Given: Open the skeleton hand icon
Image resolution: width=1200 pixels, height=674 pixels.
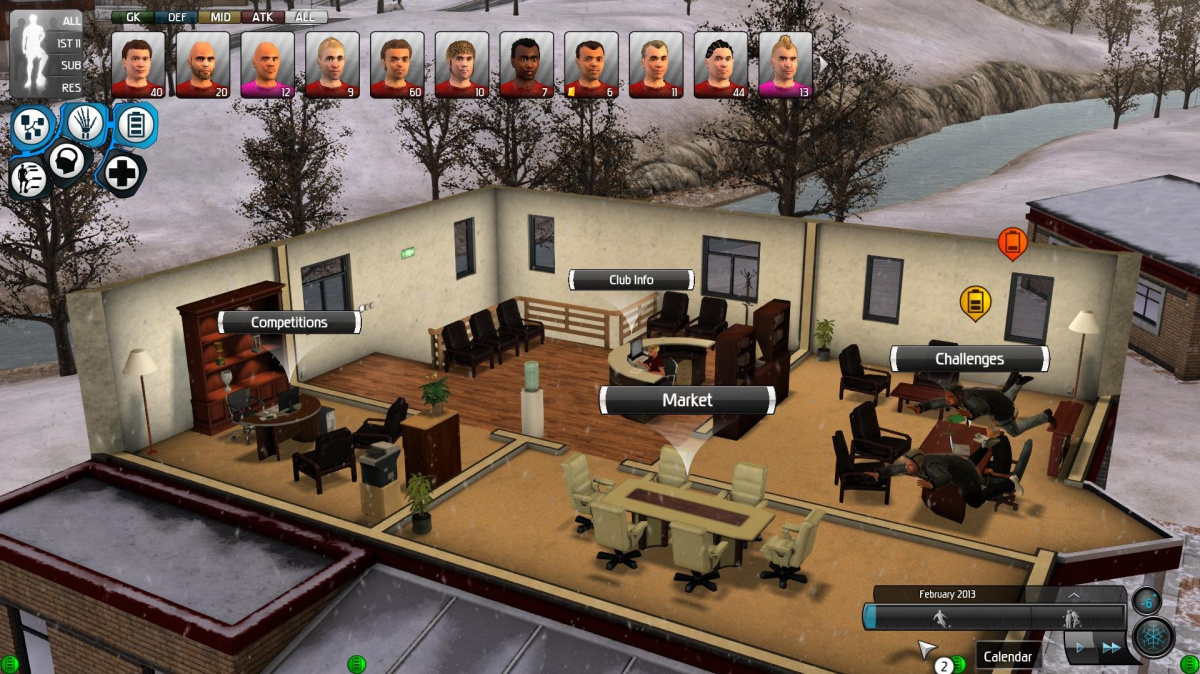Looking at the screenshot, I should pyautogui.click(x=86, y=124).
